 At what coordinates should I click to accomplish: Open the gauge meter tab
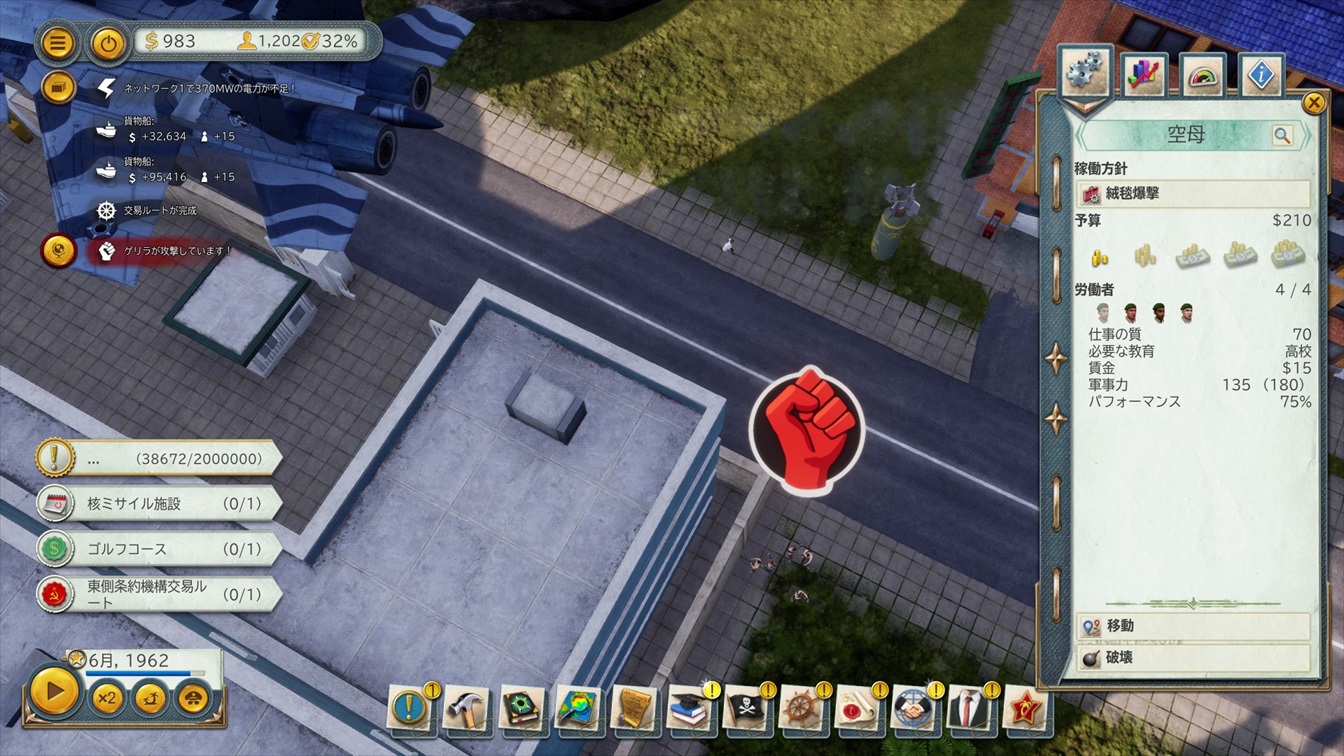pos(1203,75)
